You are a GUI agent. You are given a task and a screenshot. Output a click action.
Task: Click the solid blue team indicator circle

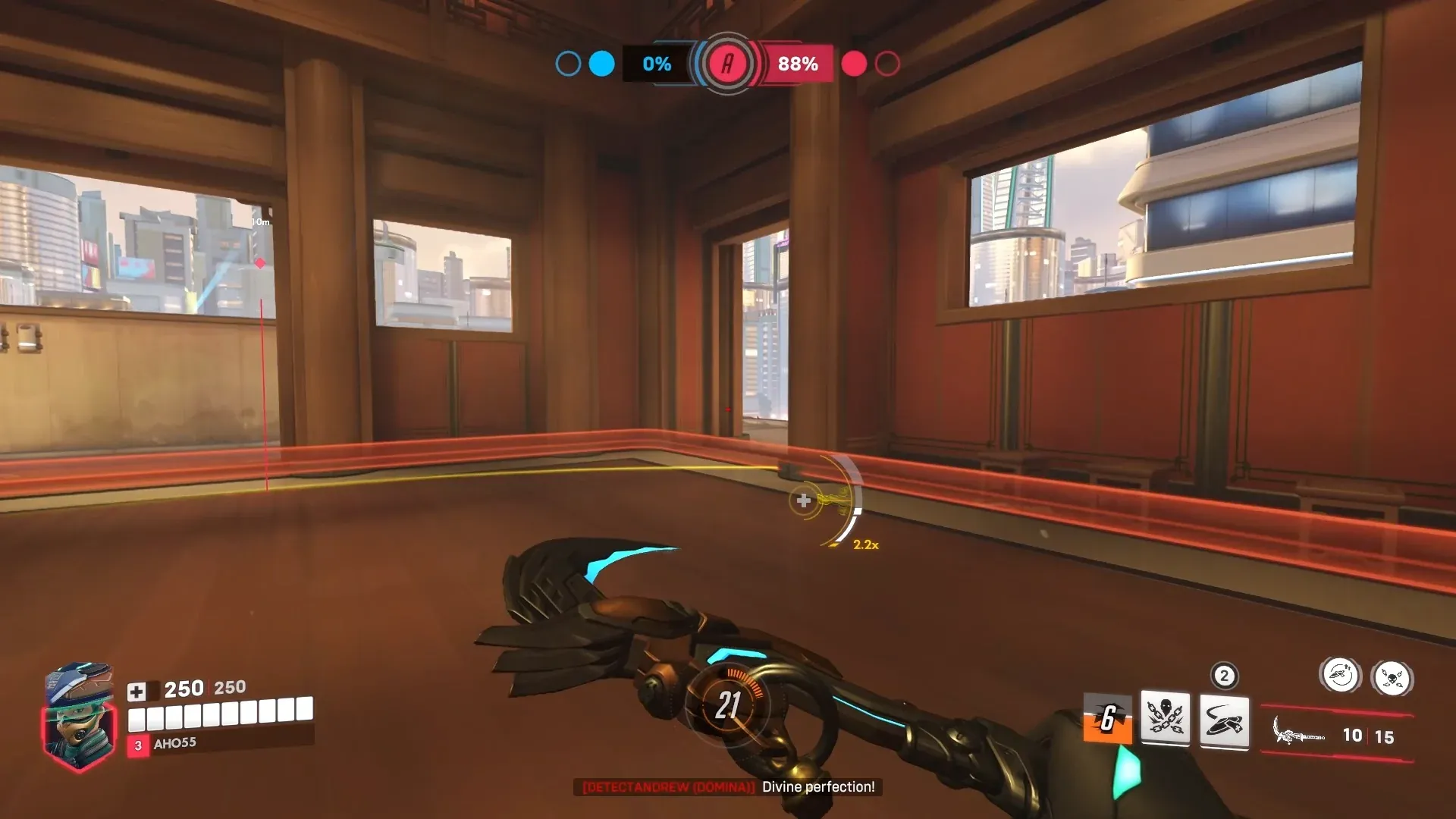click(x=601, y=64)
